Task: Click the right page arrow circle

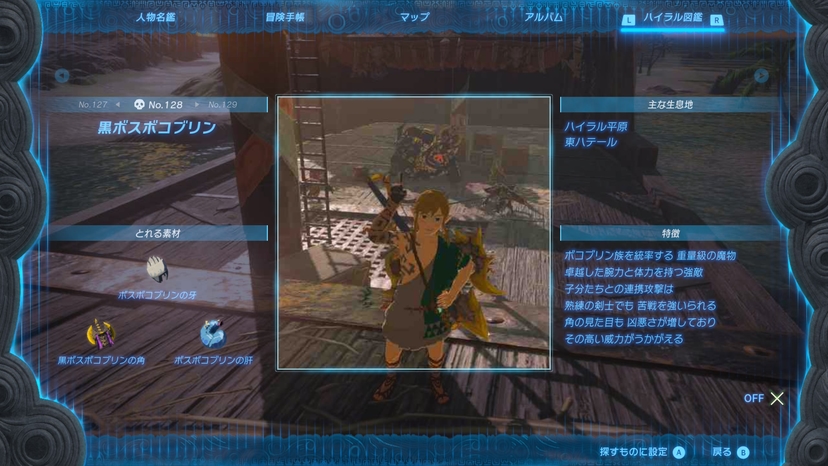Action: click(x=761, y=75)
